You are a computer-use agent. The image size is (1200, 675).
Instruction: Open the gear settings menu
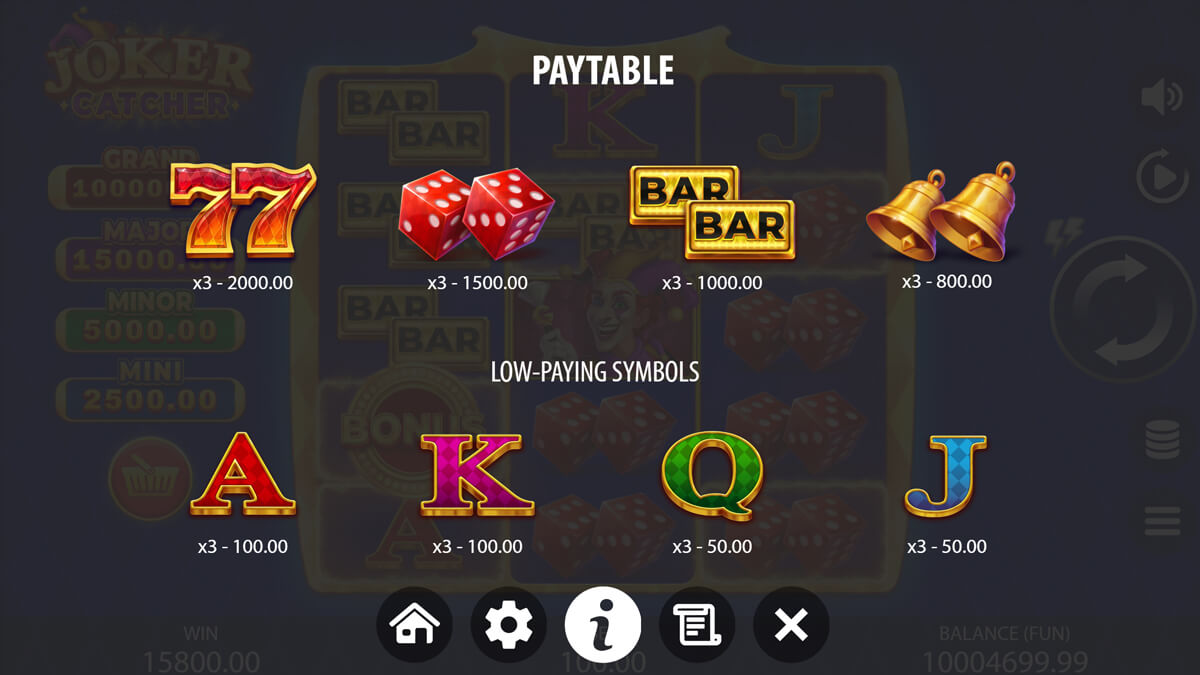coord(509,625)
